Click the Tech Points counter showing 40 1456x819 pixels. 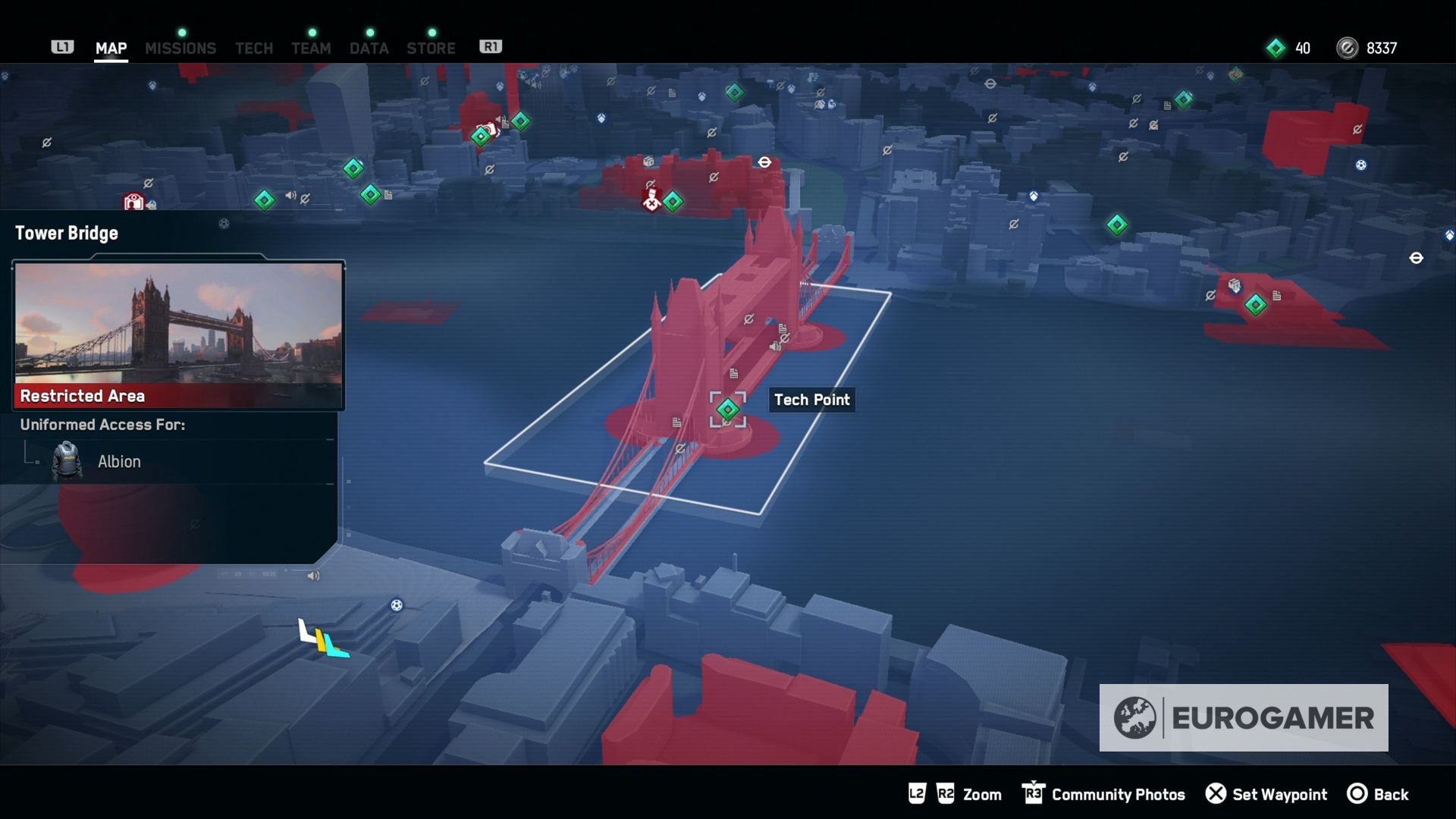coord(1290,48)
